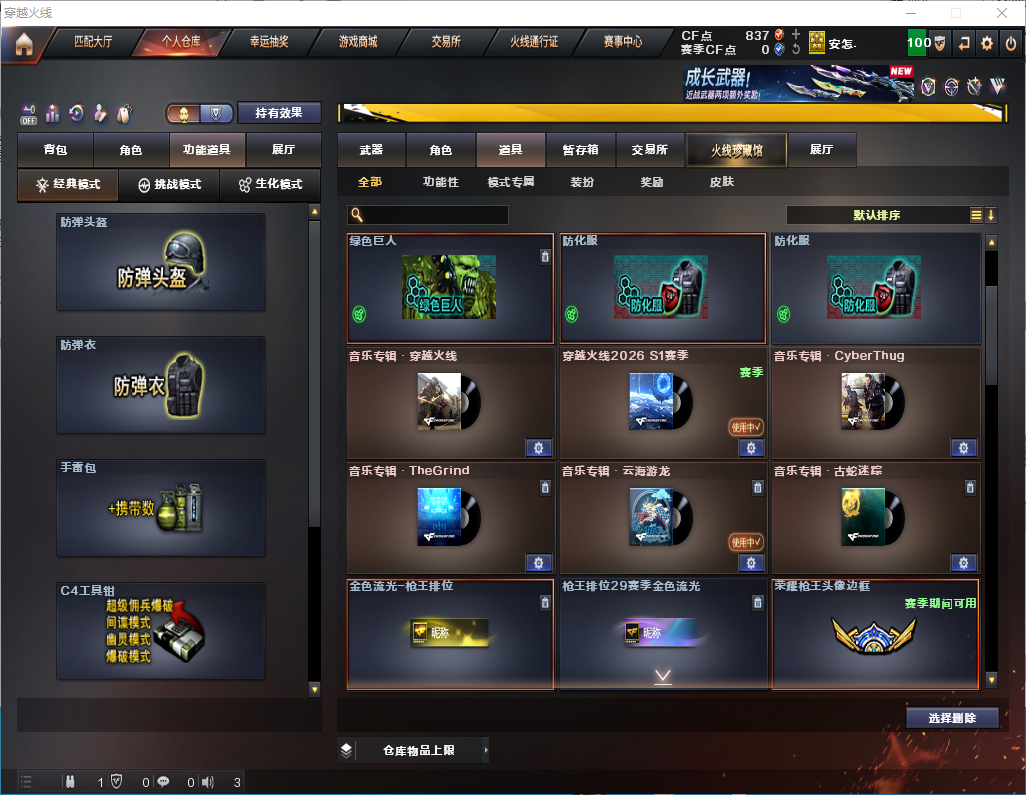1026x795 pixels.
Task: Open the 赛事中心 tournament center
Action: point(622,43)
